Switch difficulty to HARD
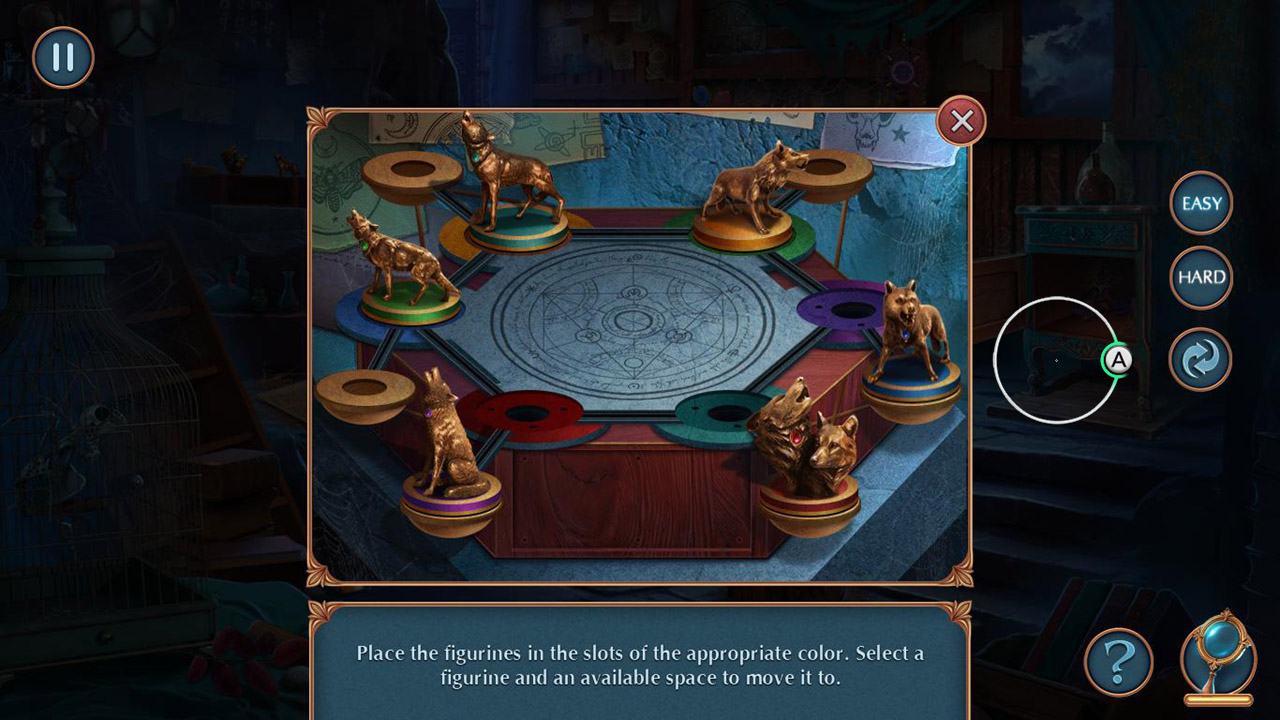 pyautogui.click(x=1199, y=277)
